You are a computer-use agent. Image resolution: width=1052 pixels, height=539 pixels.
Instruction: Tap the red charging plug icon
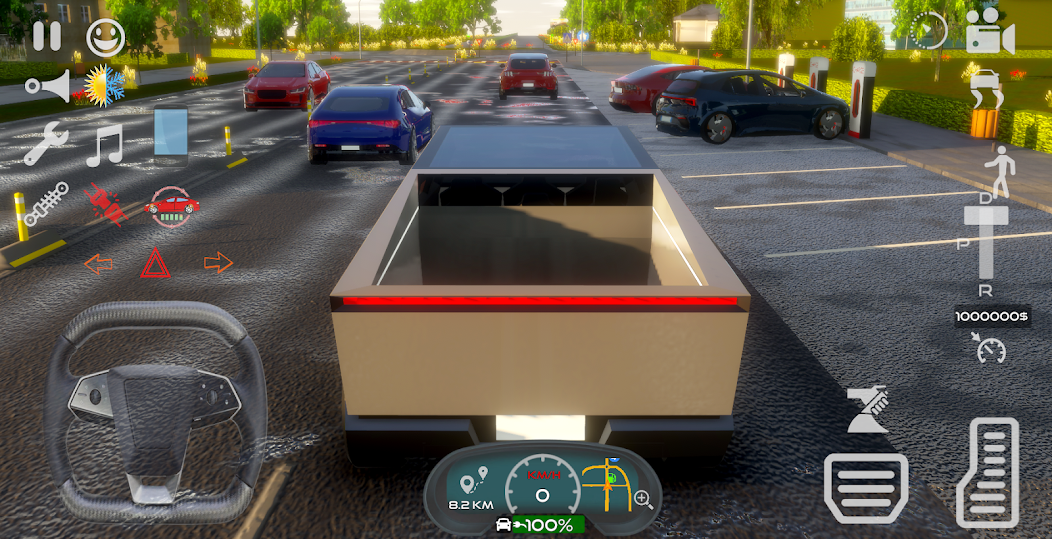[104, 204]
